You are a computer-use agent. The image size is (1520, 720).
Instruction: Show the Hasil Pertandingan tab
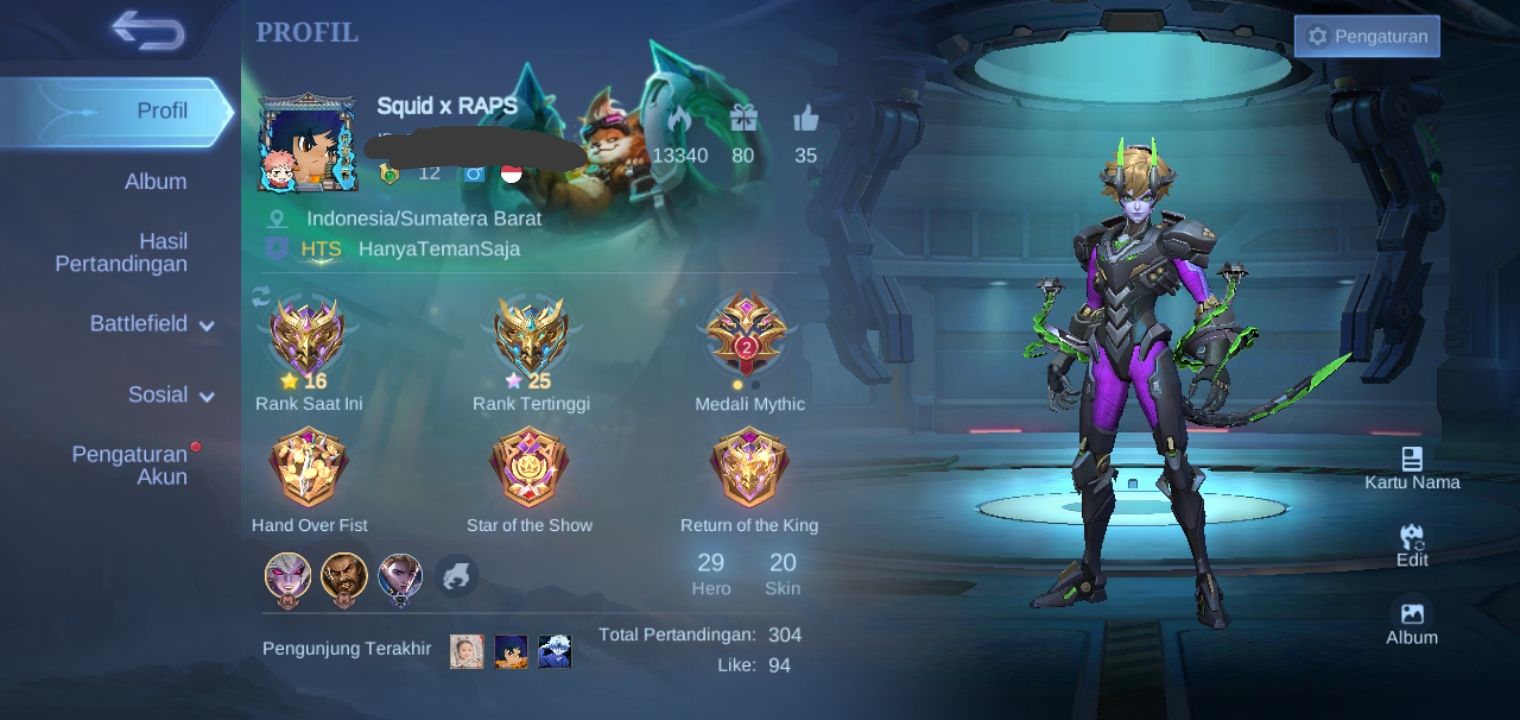click(121, 252)
